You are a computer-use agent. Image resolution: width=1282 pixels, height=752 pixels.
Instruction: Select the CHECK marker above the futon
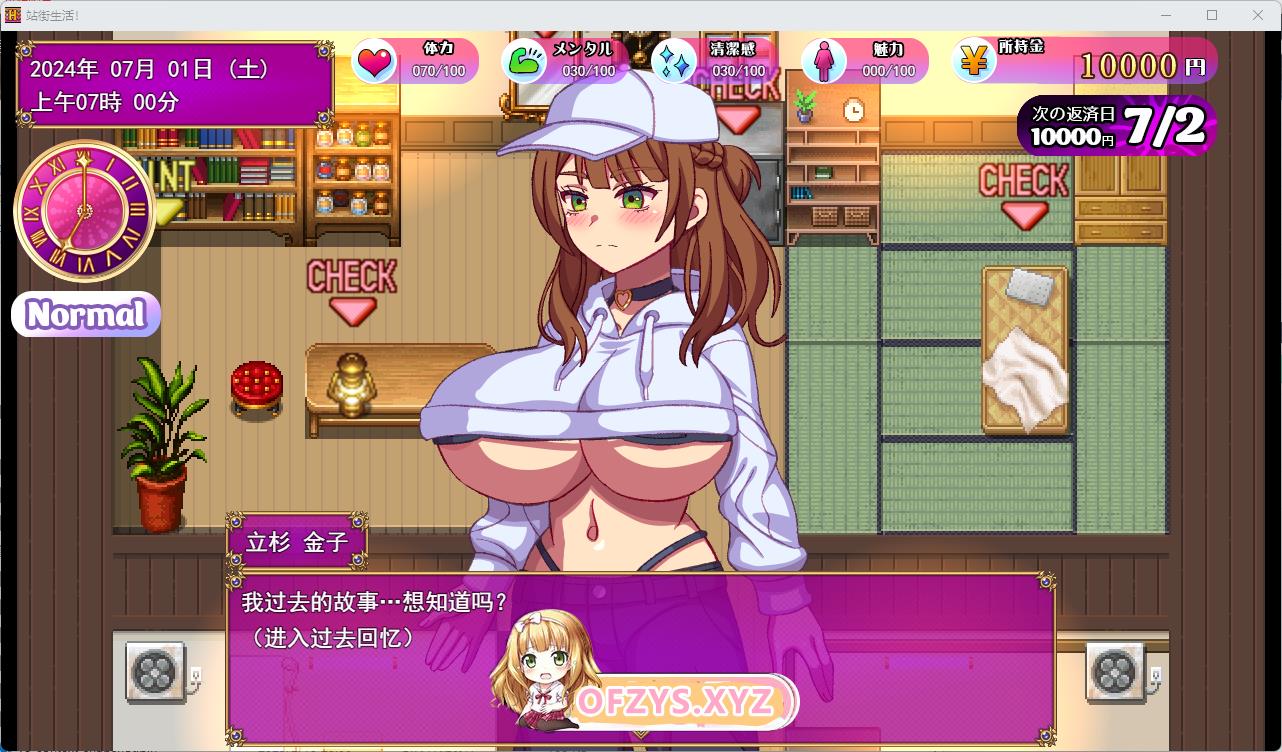pyautogui.click(x=1023, y=195)
